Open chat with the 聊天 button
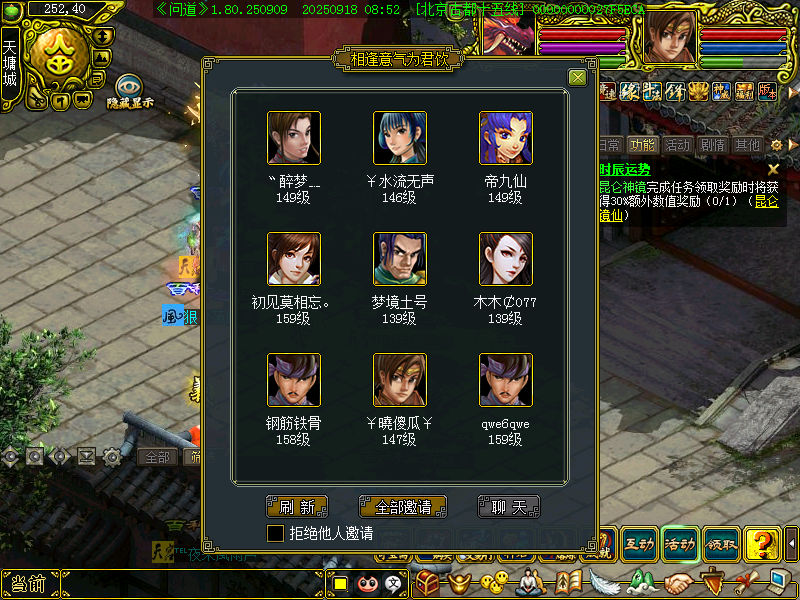800x600 pixels. [x=508, y=507]
